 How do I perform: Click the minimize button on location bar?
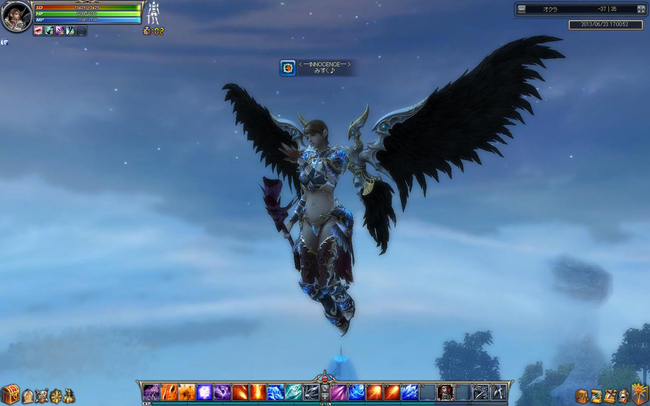coord(521,9)
